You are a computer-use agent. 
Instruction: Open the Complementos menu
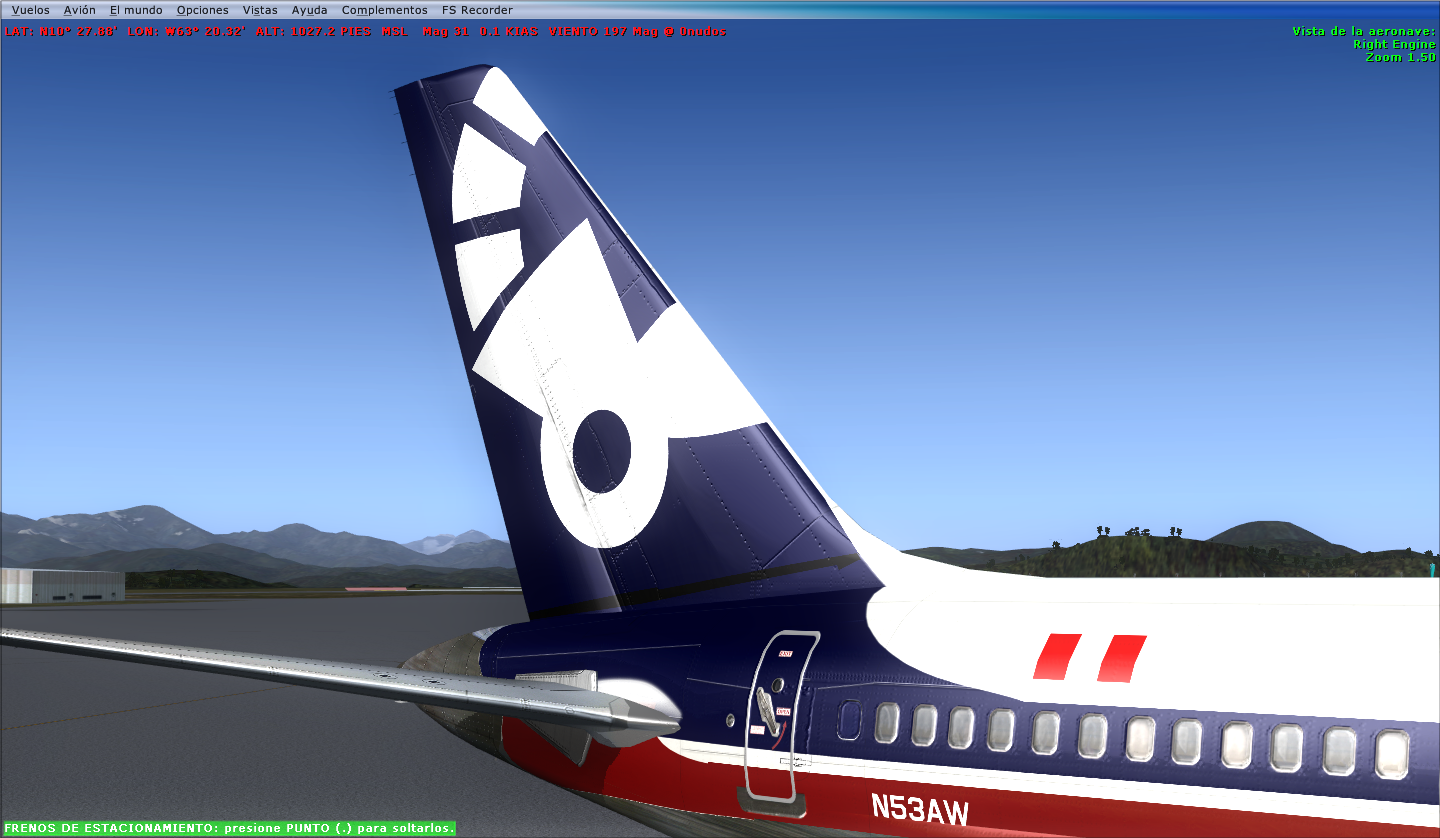pyautogui.click(x=384, y=9)
